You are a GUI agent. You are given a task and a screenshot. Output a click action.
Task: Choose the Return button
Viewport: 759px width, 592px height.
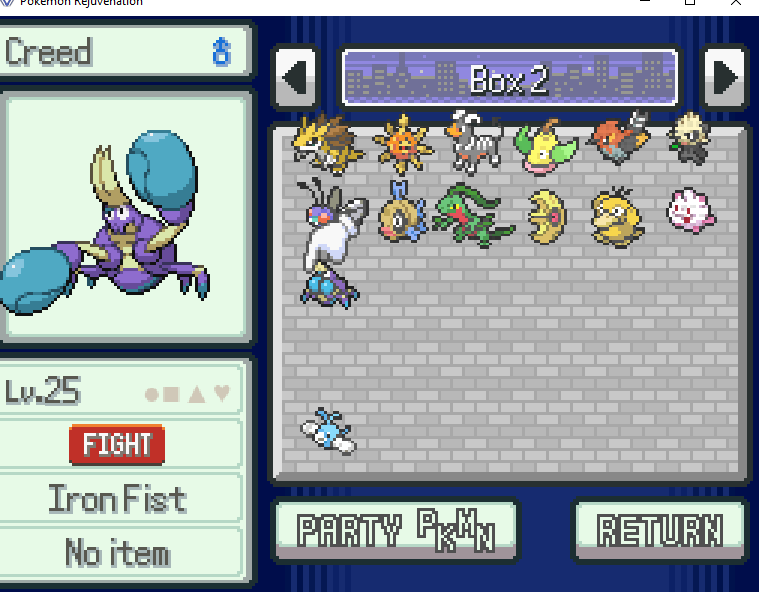(660, 531)
